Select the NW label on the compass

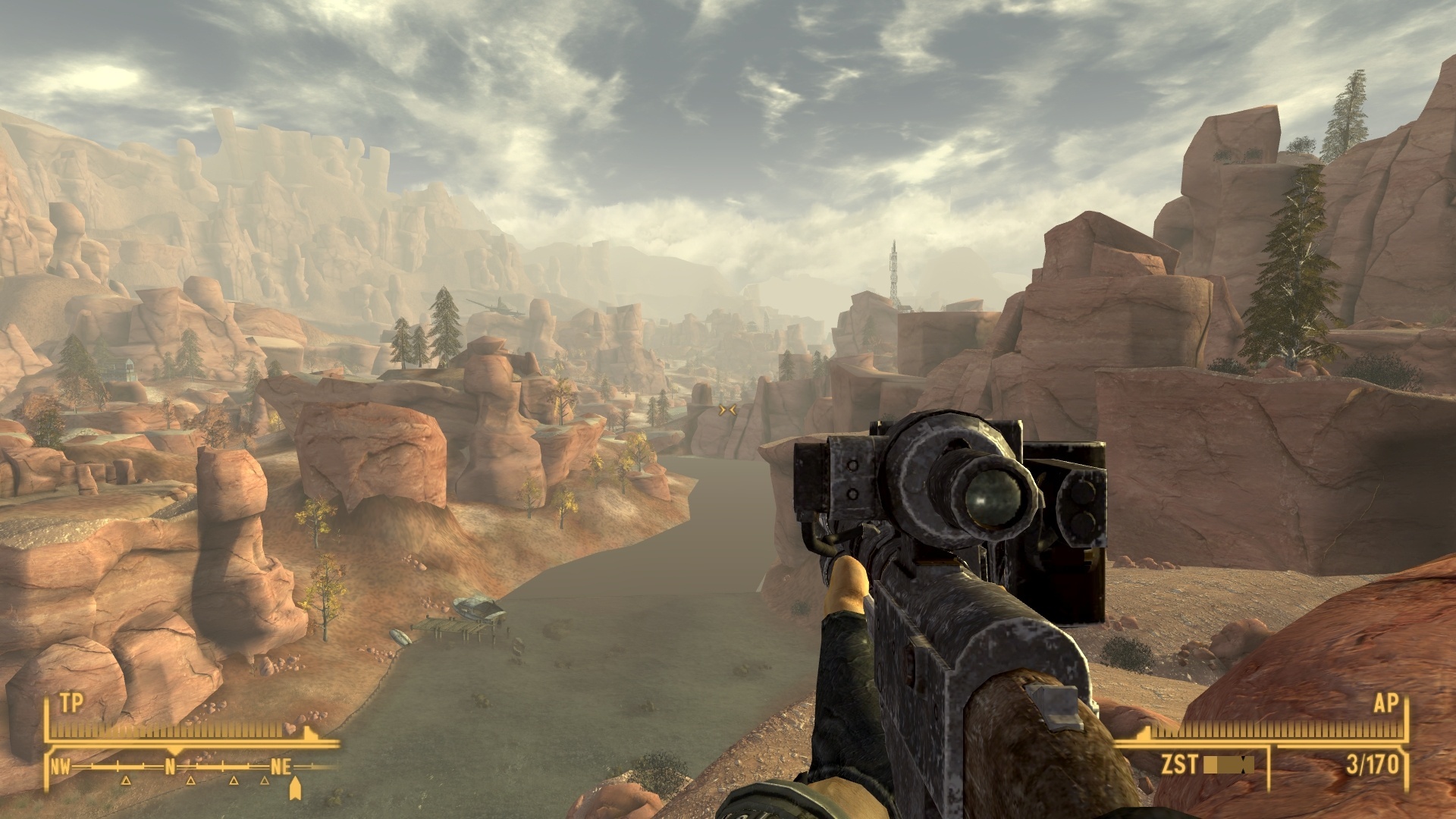click(x=61, y=766)
